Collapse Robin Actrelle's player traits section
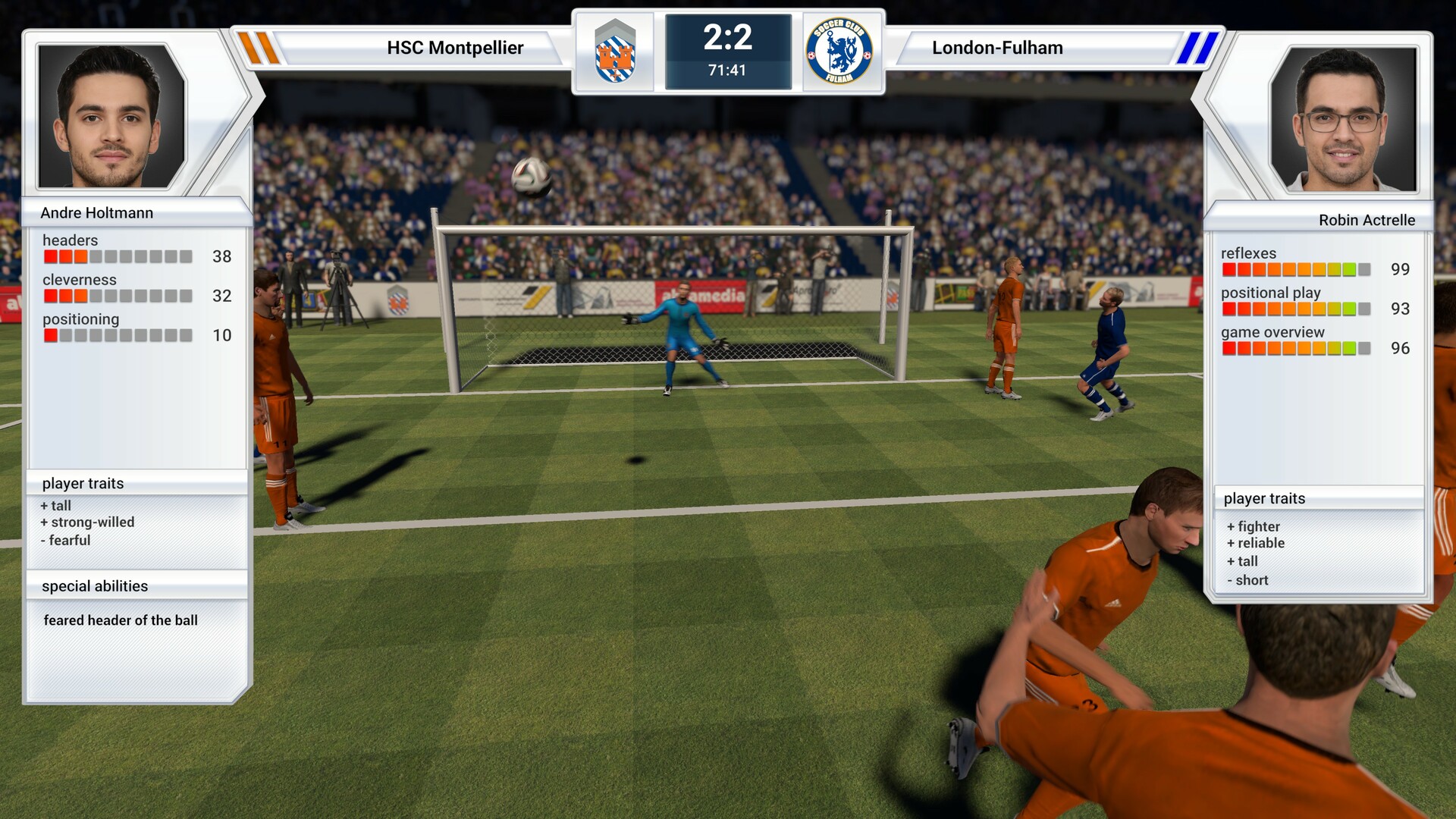 click(x=1264, y=498)
